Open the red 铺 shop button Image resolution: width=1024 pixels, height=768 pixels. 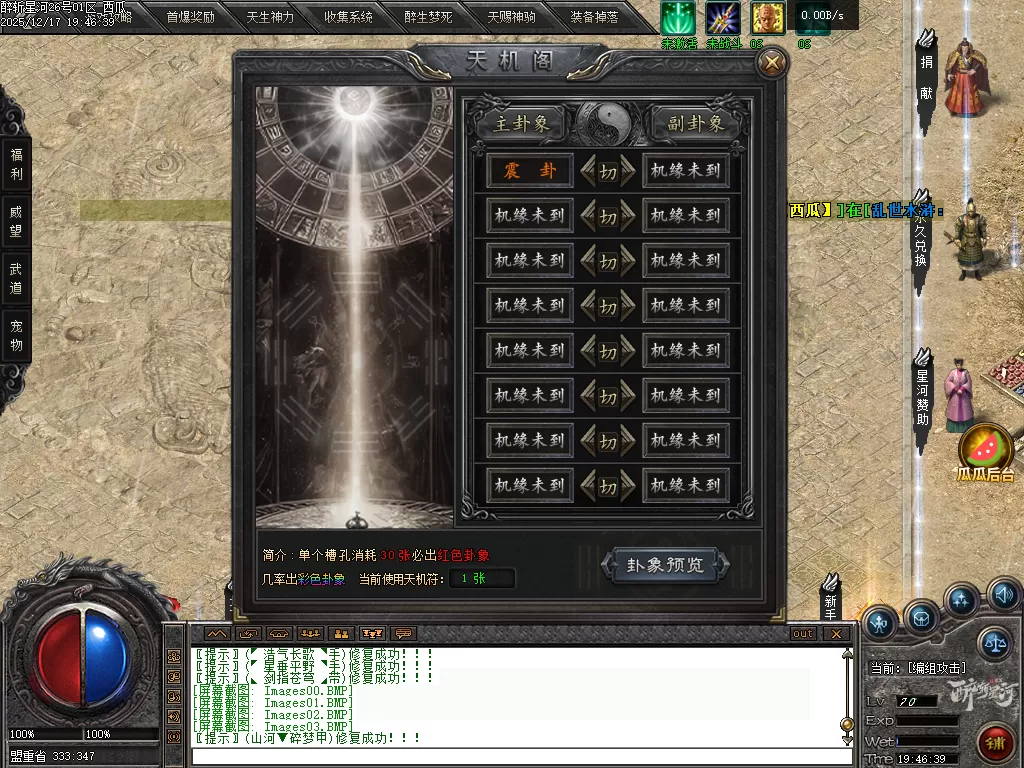coord(995,742)
